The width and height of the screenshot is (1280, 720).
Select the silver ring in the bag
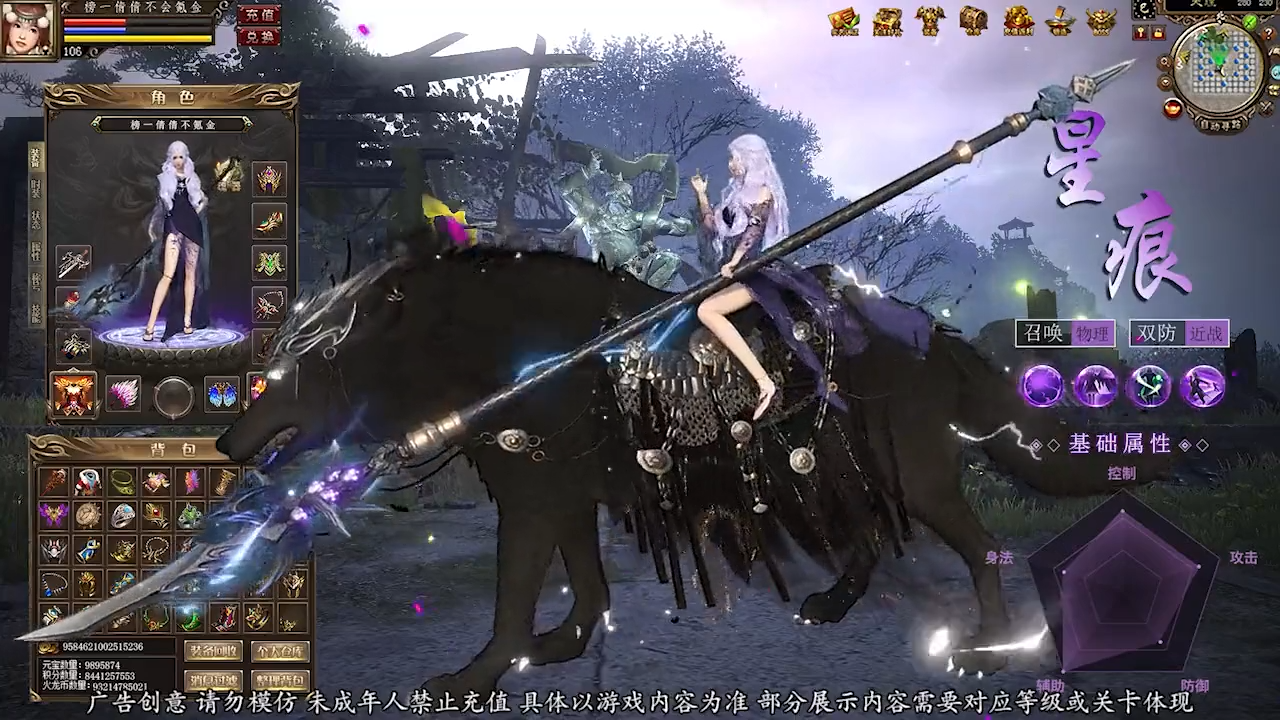(122, 515)
